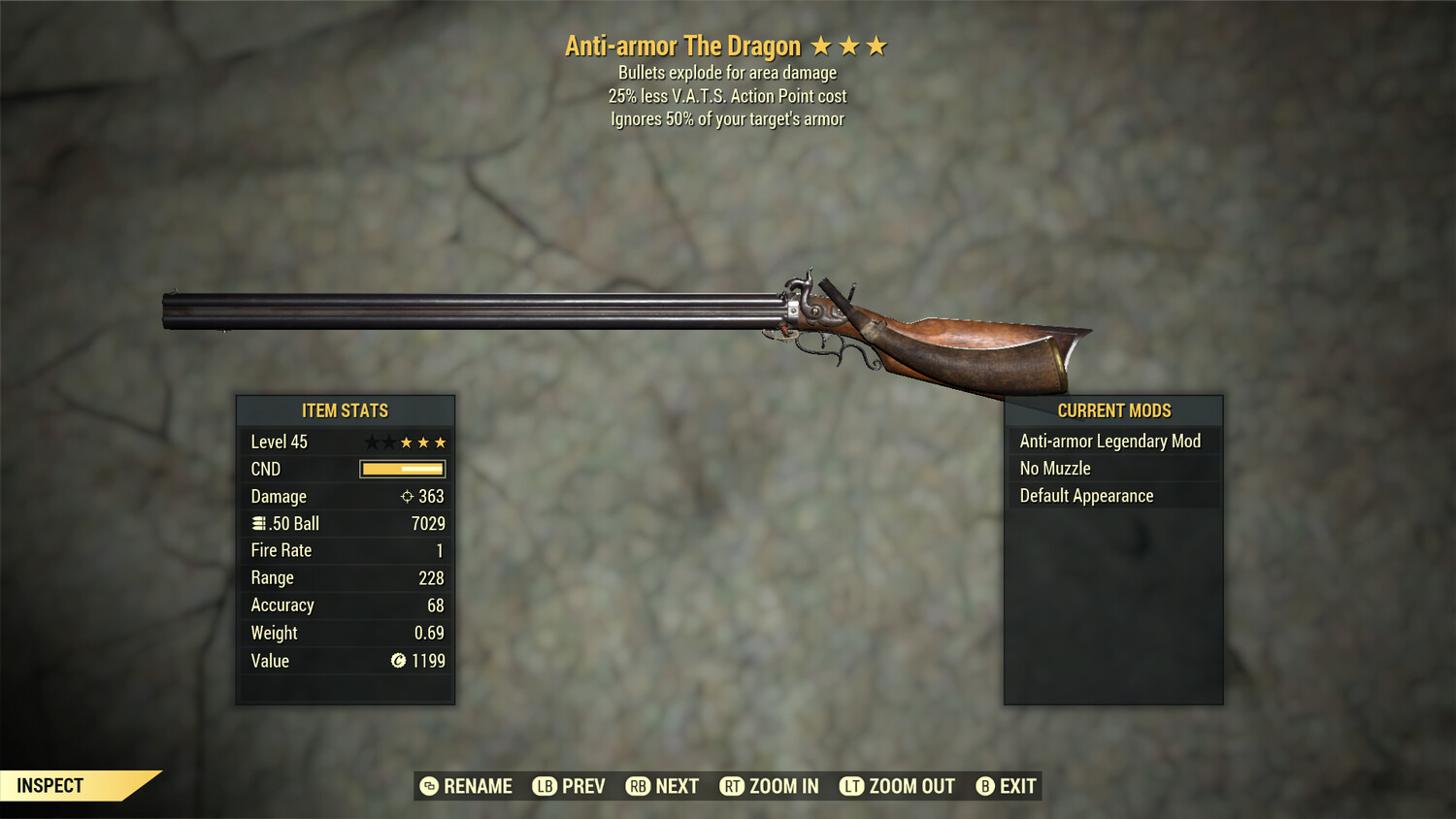Image resolution: width=1456 pixels, height=819 pixels.
Task: Toggle the last gold star in the Level row
Action: (439, 442)
